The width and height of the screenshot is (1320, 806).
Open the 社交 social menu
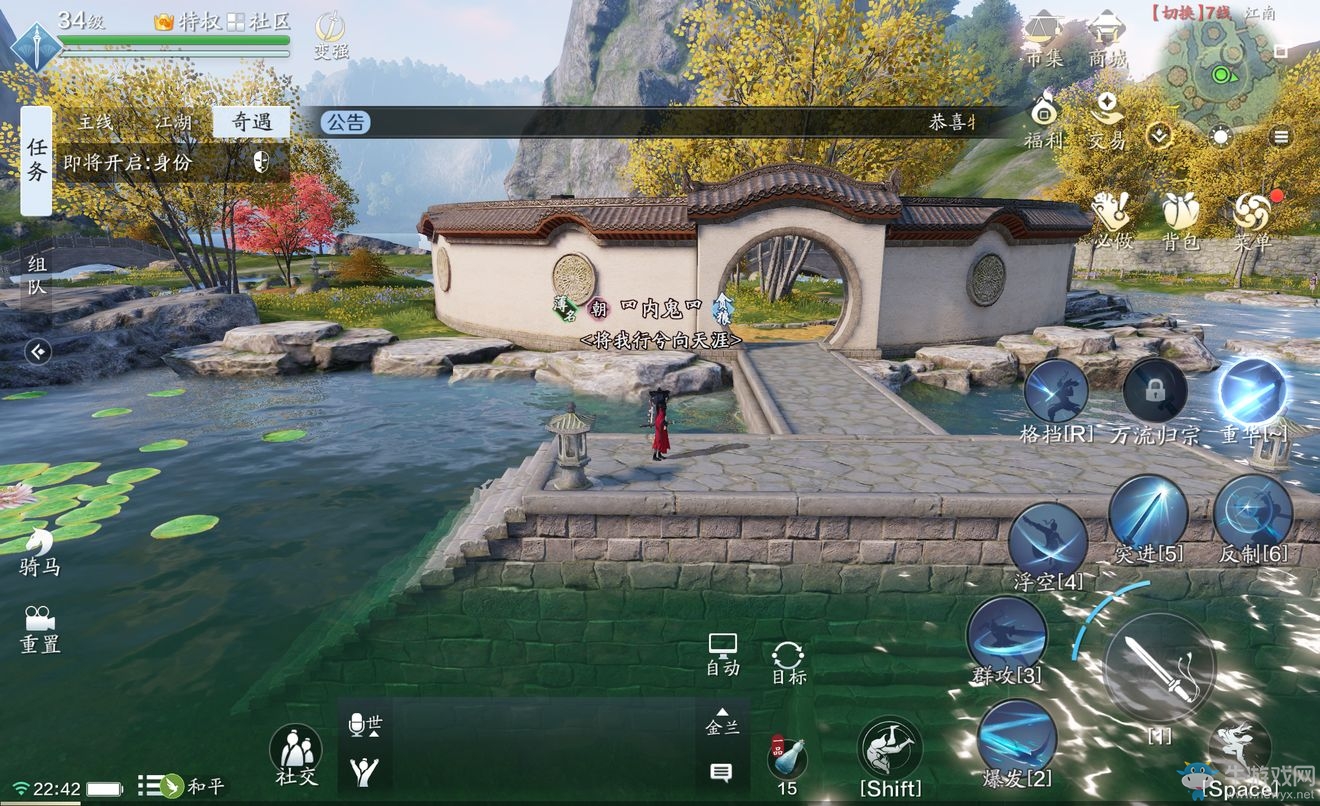click(295, 750)
